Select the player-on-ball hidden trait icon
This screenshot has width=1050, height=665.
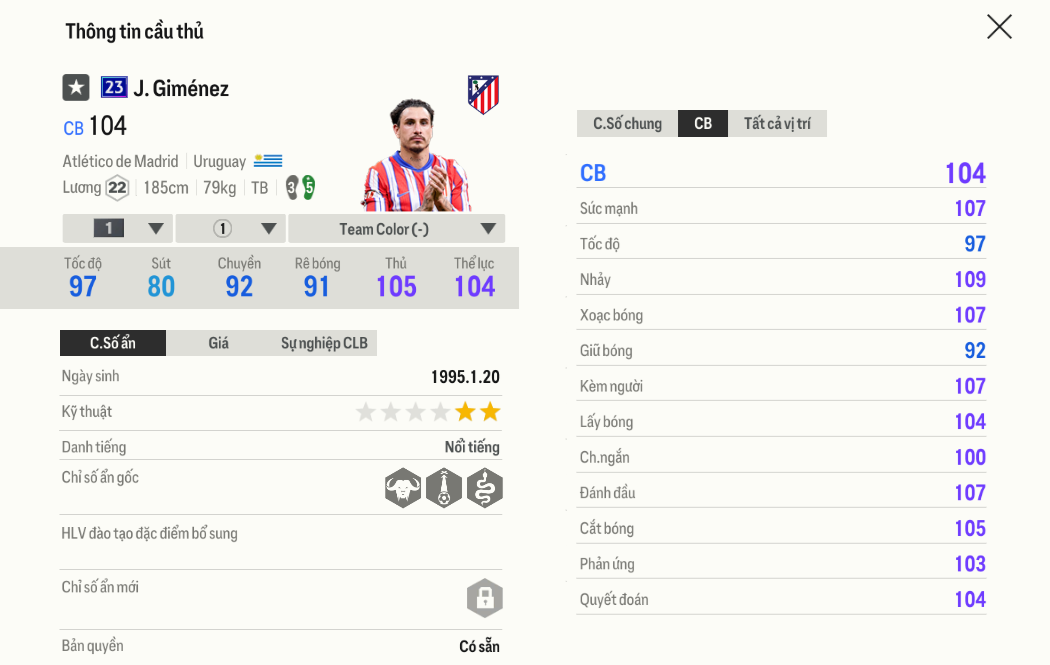(444, 488)
